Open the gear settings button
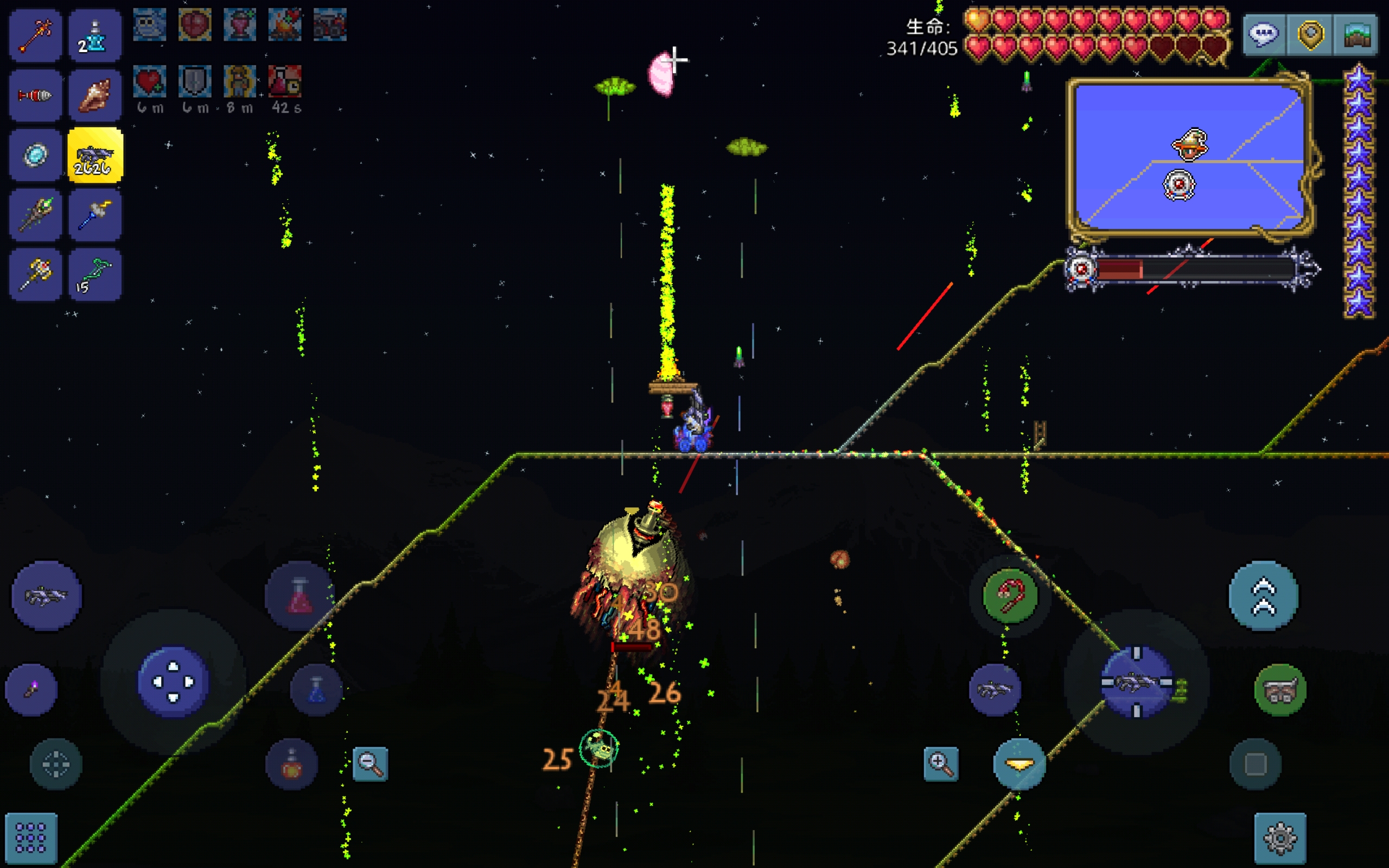Image resolution: width=1389 pixels, height=868 pixels. pyautogui.click(x=1279, y=838)
